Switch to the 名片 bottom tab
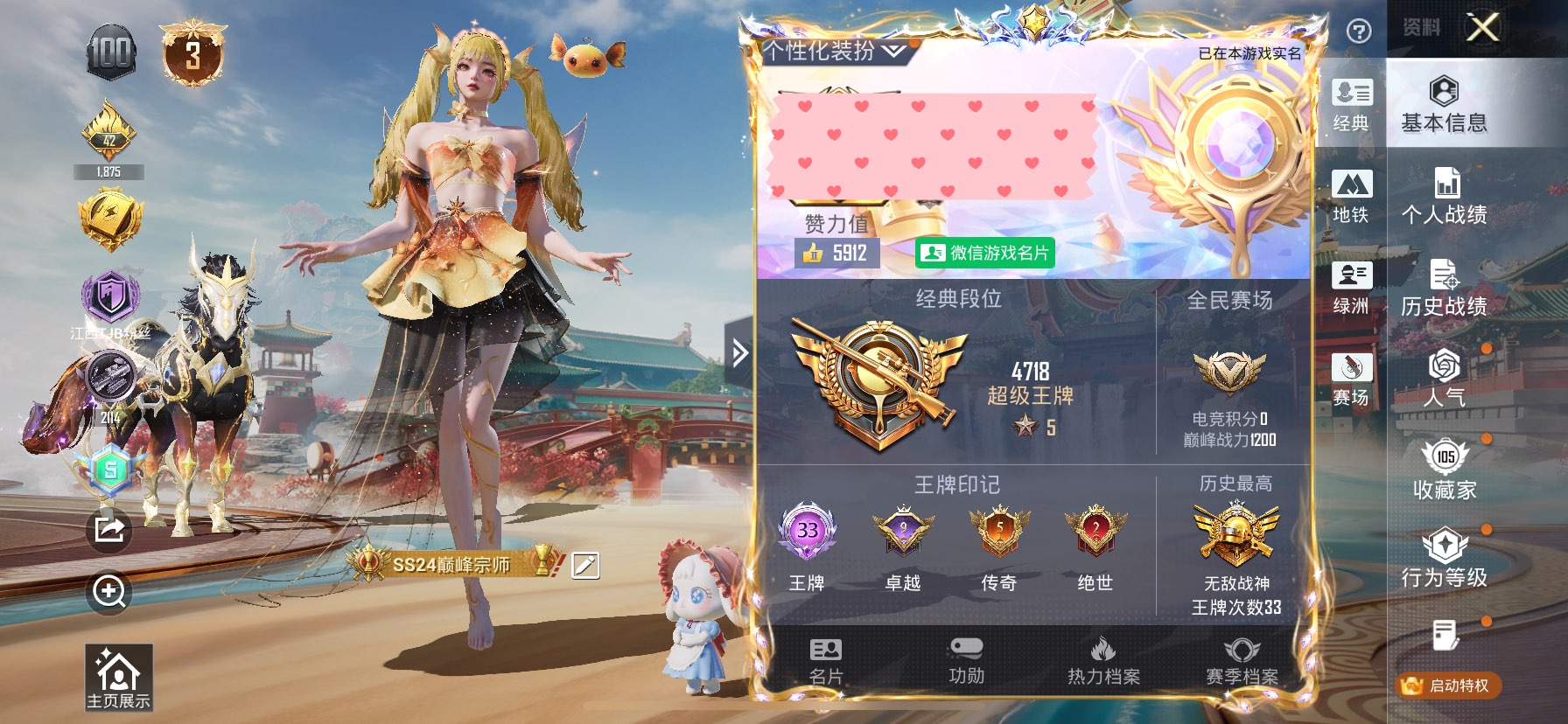 pyautogui.click(x=826, y=661)
